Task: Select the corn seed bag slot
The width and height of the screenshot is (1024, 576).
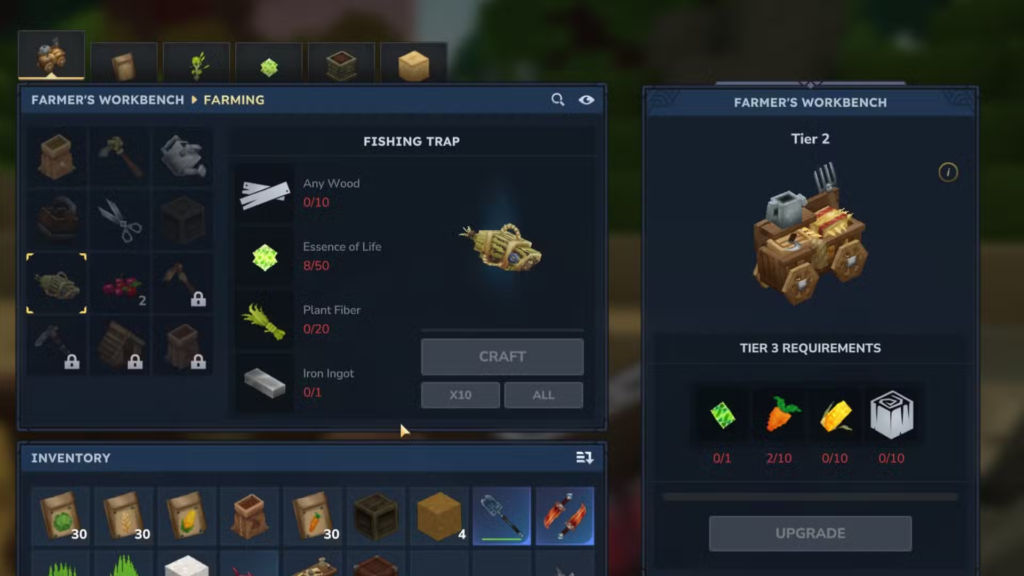Action: tap(186, 515)
